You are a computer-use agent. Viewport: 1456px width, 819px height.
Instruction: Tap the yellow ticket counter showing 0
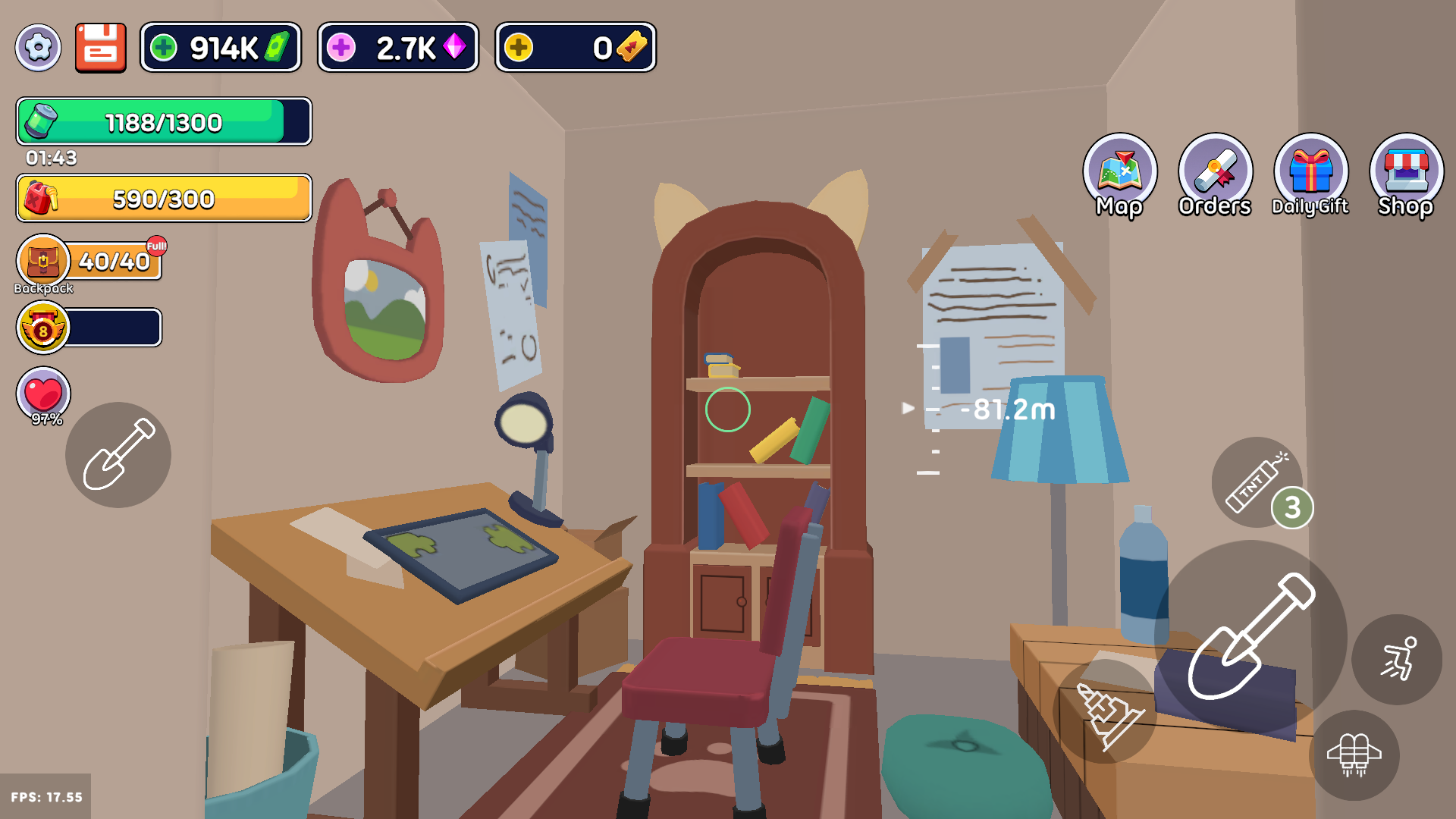575,48
